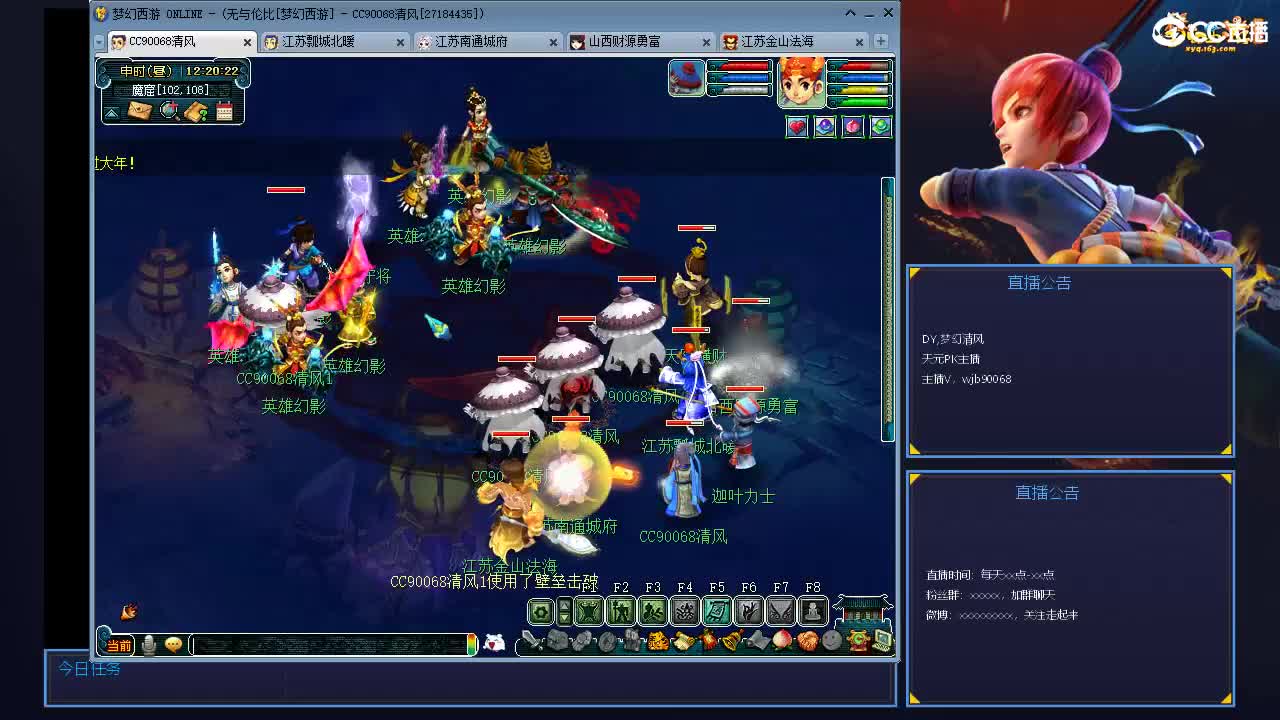1280x720 pixels.
Task: Select the F2 skill hotkey icon
Action: (622, 610)
